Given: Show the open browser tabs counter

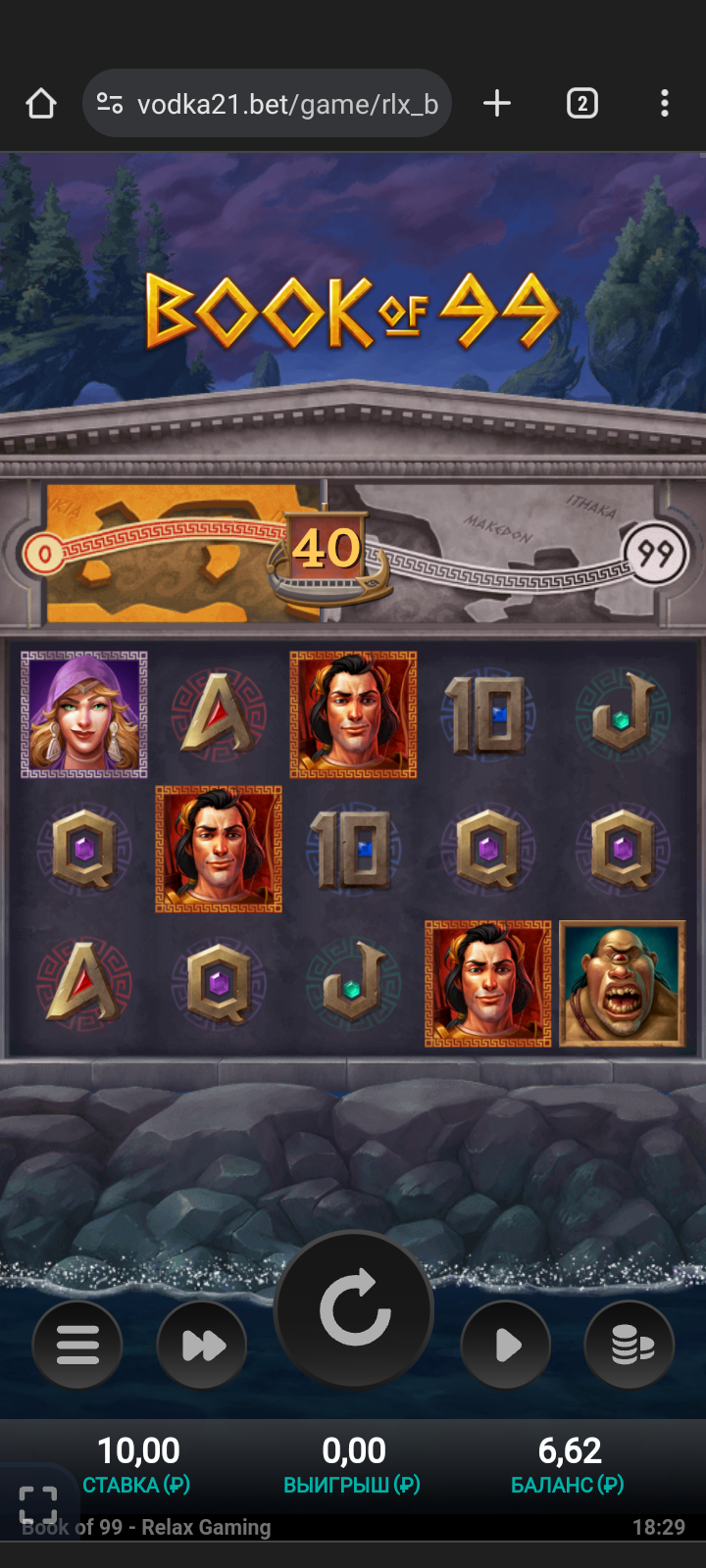Looking at the screenshot, I should tap(582, 103).
